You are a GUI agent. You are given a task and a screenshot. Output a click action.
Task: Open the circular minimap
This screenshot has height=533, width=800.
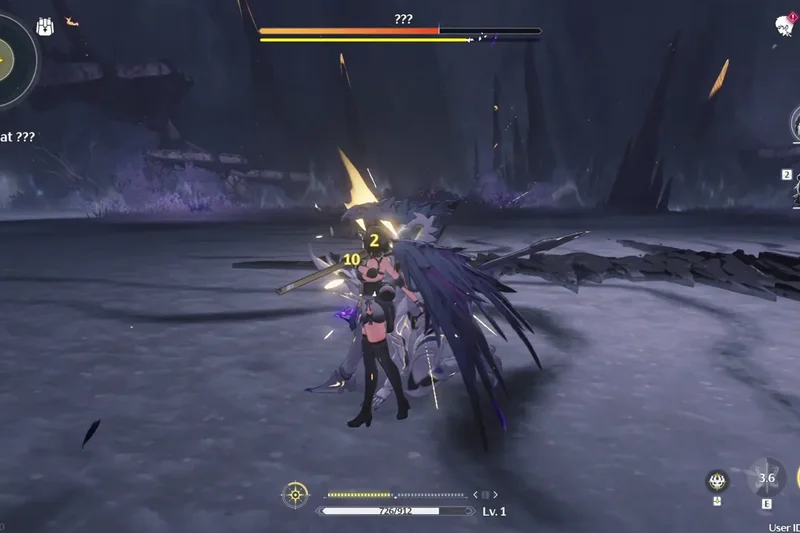tap(12, 58)
